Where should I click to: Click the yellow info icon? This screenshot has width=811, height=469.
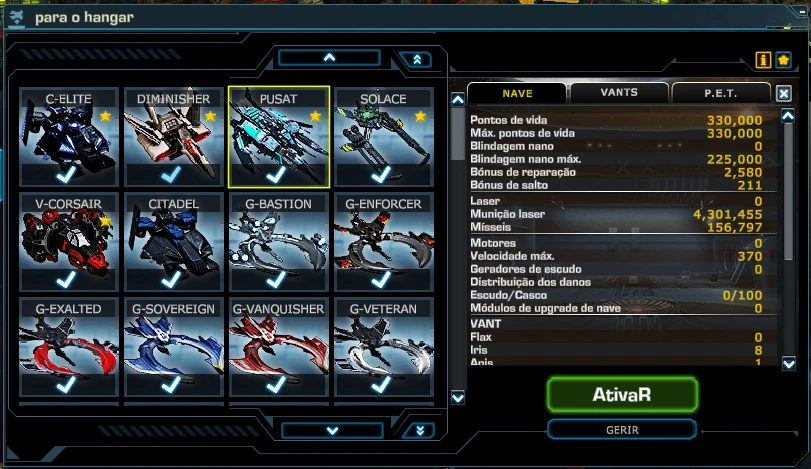tap(763, 60)
